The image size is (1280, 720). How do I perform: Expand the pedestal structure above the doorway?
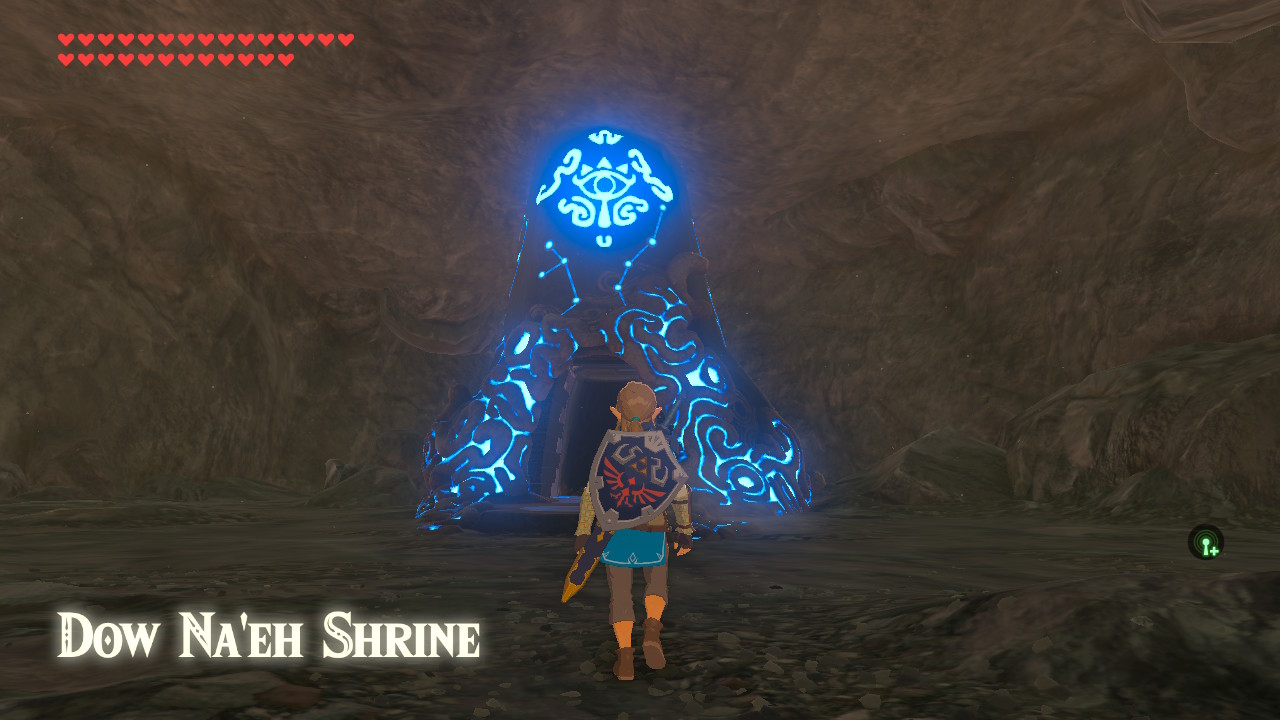tap(595, 320)
